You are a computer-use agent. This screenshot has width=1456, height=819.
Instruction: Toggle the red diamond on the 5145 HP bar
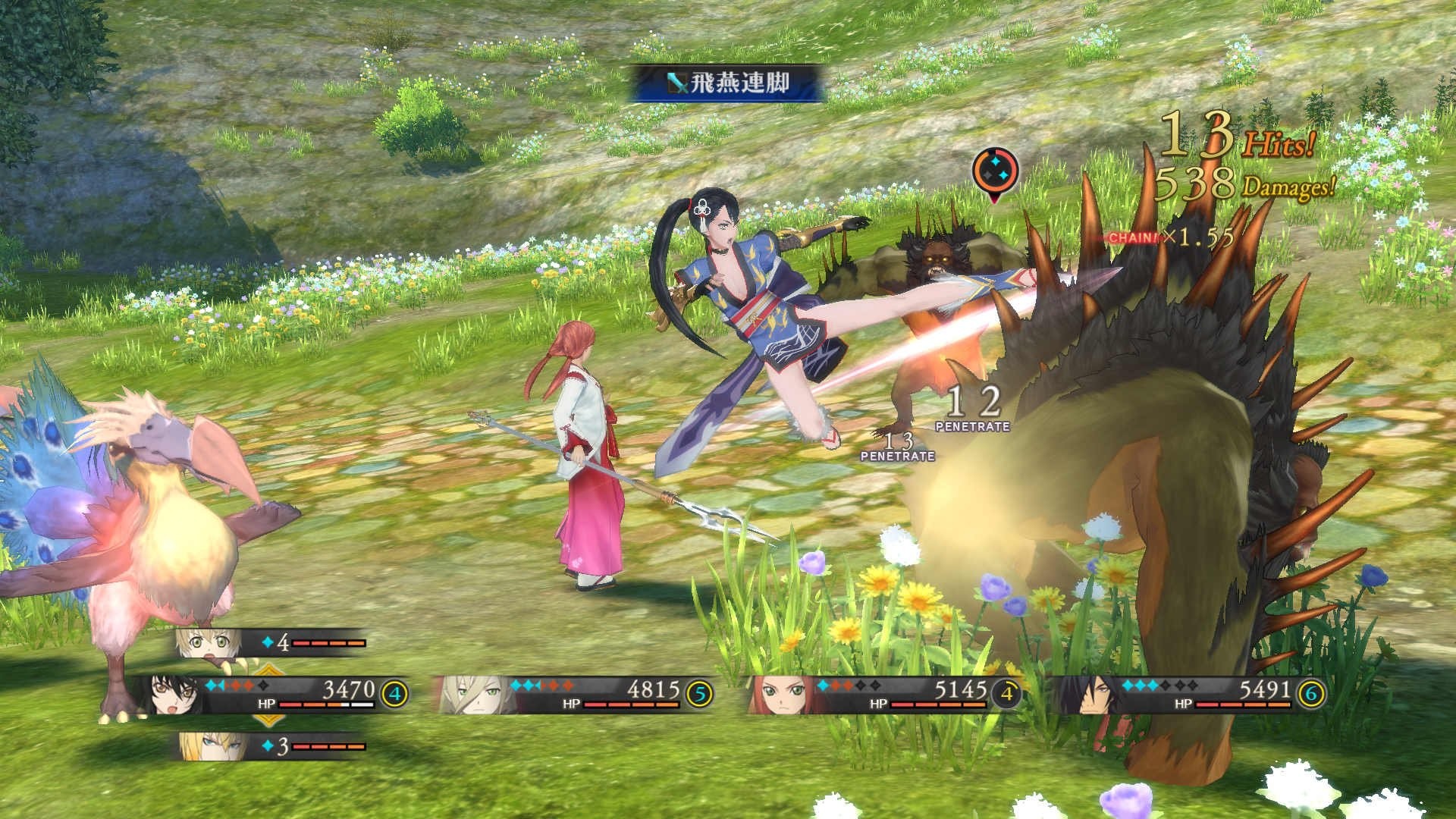pos(836,685)
